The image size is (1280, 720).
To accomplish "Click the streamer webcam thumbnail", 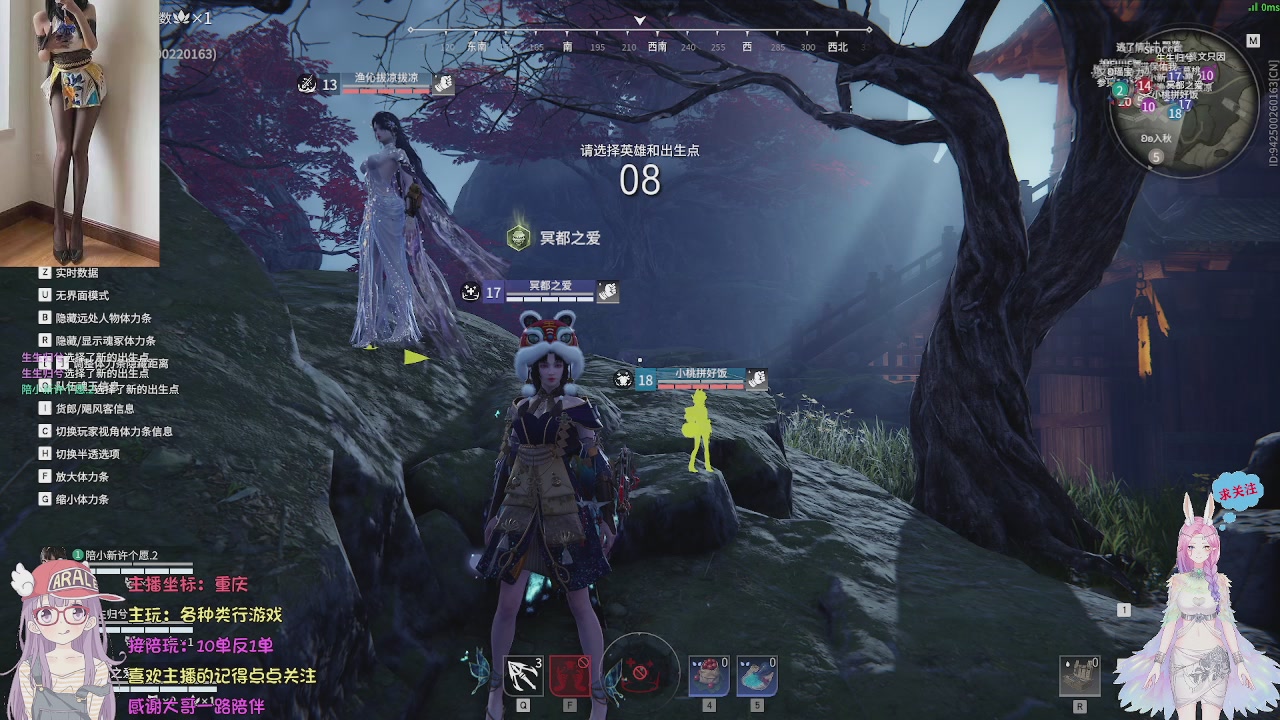I will coord(79,133).
